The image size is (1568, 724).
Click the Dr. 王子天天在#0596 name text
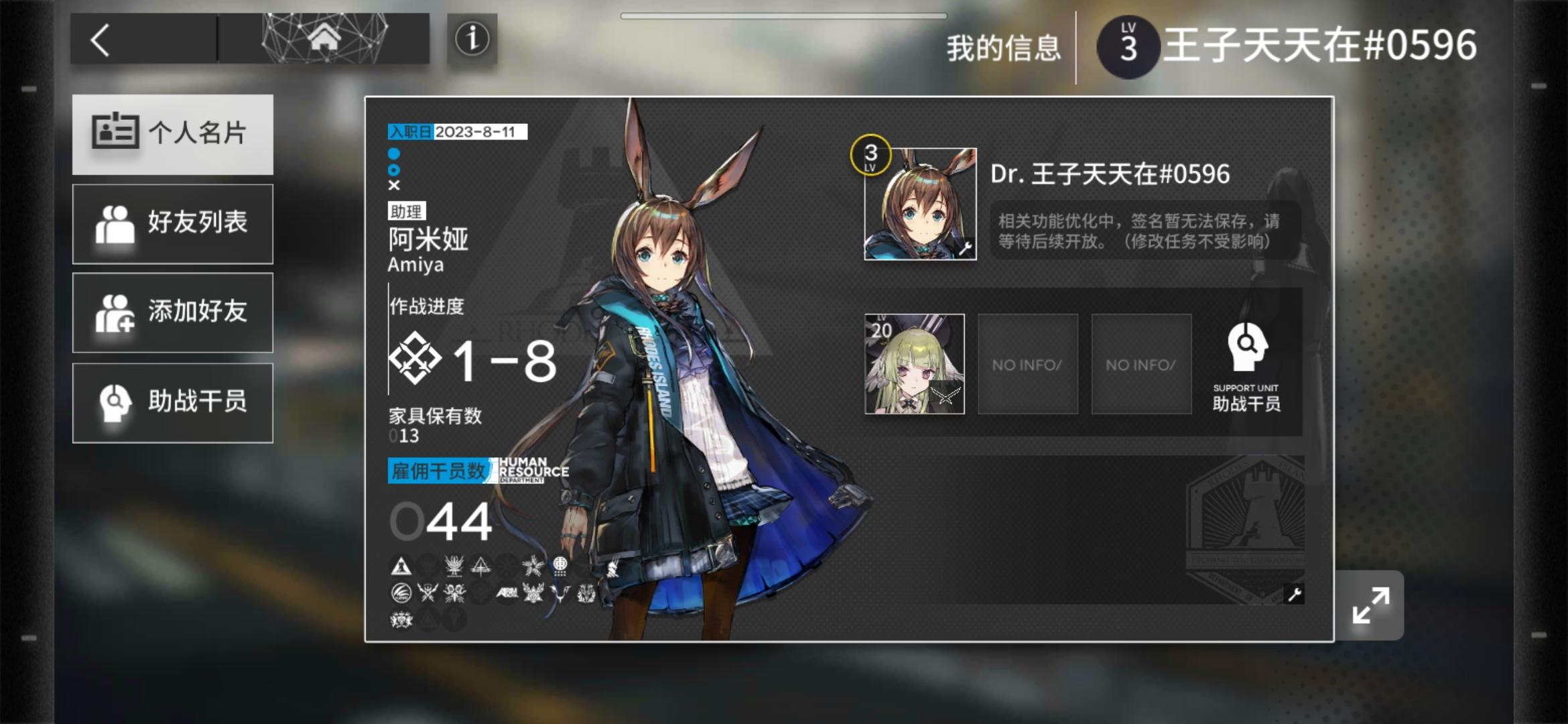pos(1110,173)
